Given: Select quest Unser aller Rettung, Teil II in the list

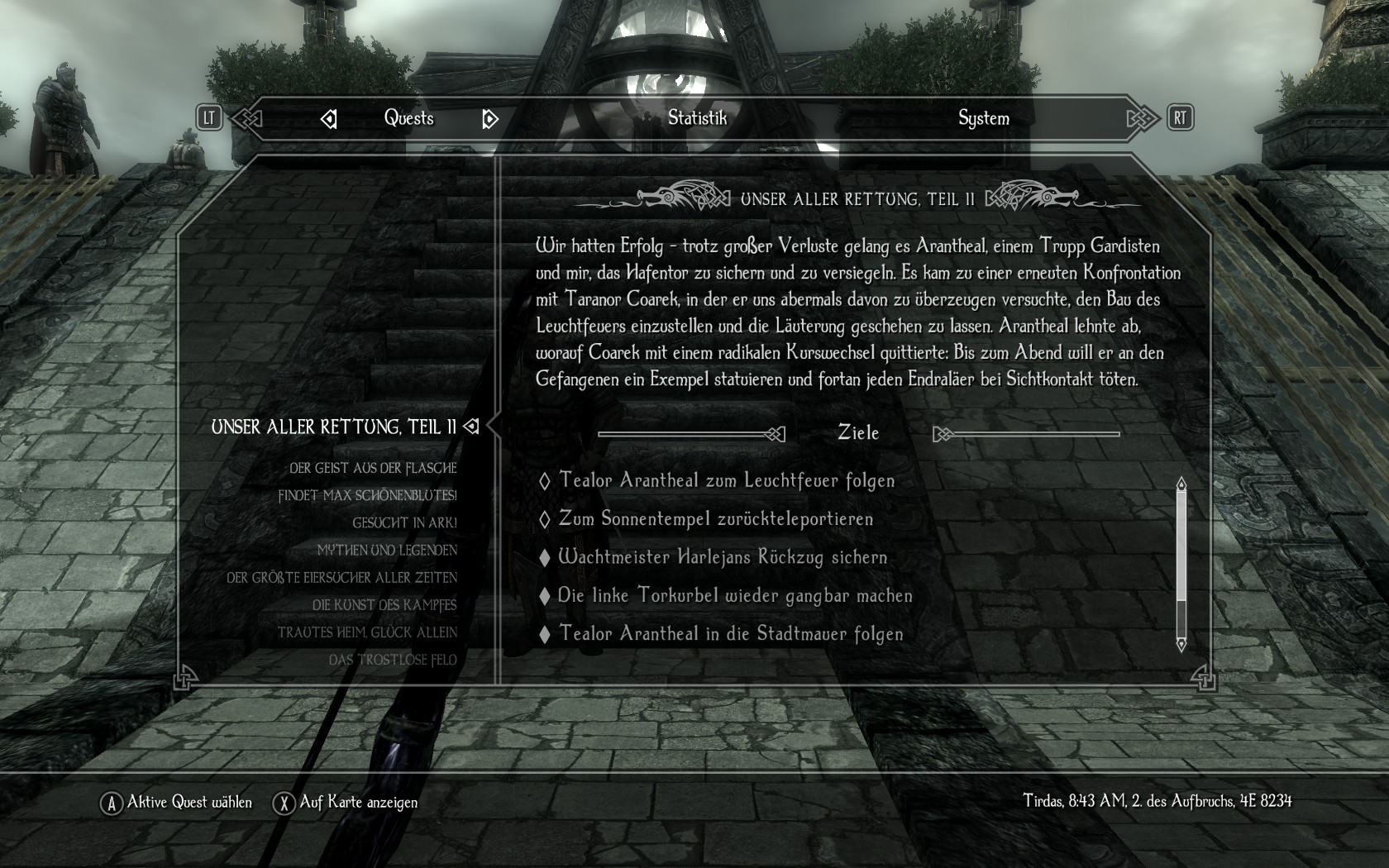Looking at the screenshot, I should click(333, 427).
